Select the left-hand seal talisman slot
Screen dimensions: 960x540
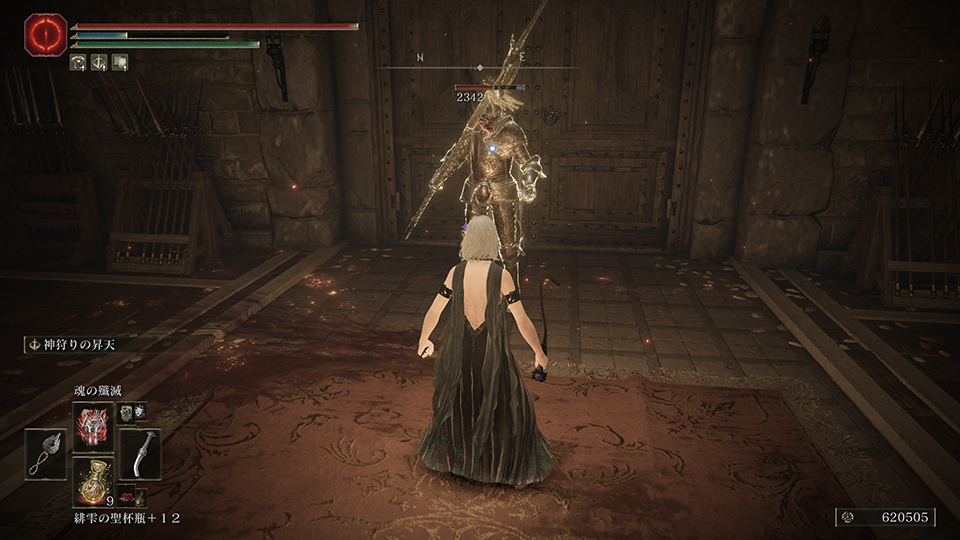pyautogui.click(x=46, y=453)
